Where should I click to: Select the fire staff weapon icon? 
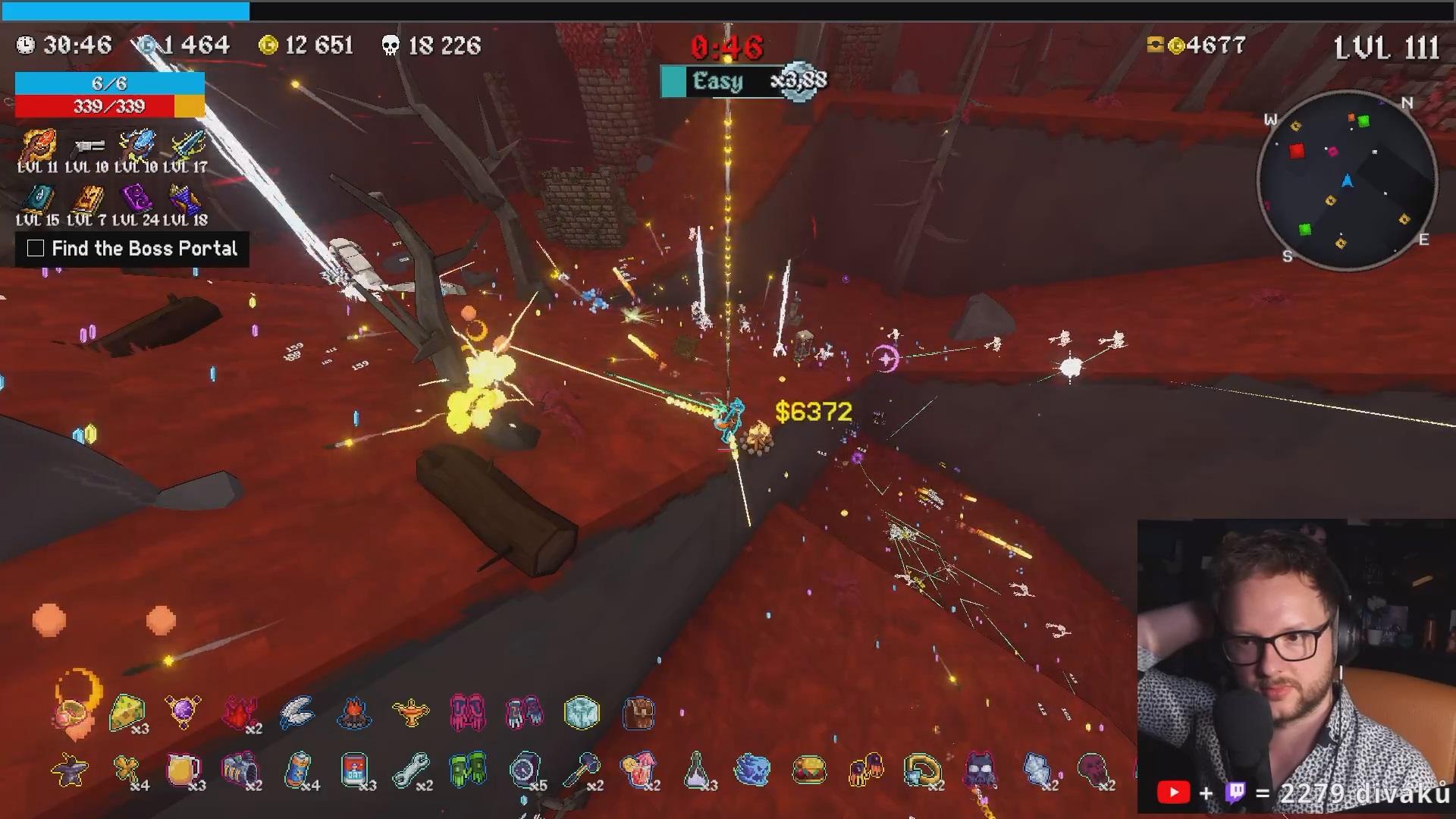(x=38, y=144)
